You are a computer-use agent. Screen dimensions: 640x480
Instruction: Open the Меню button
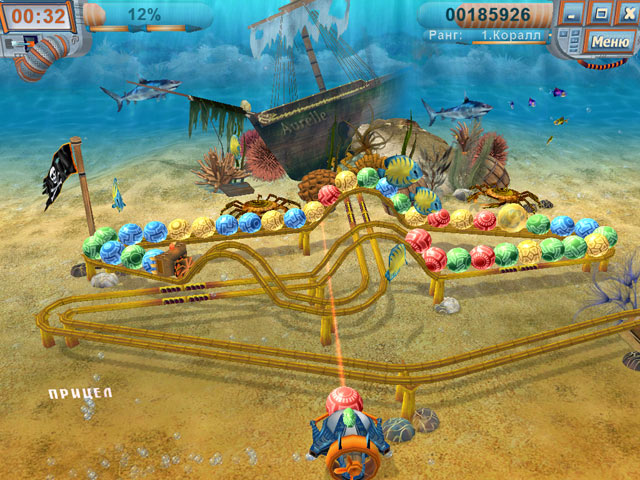tap(608, 41)
